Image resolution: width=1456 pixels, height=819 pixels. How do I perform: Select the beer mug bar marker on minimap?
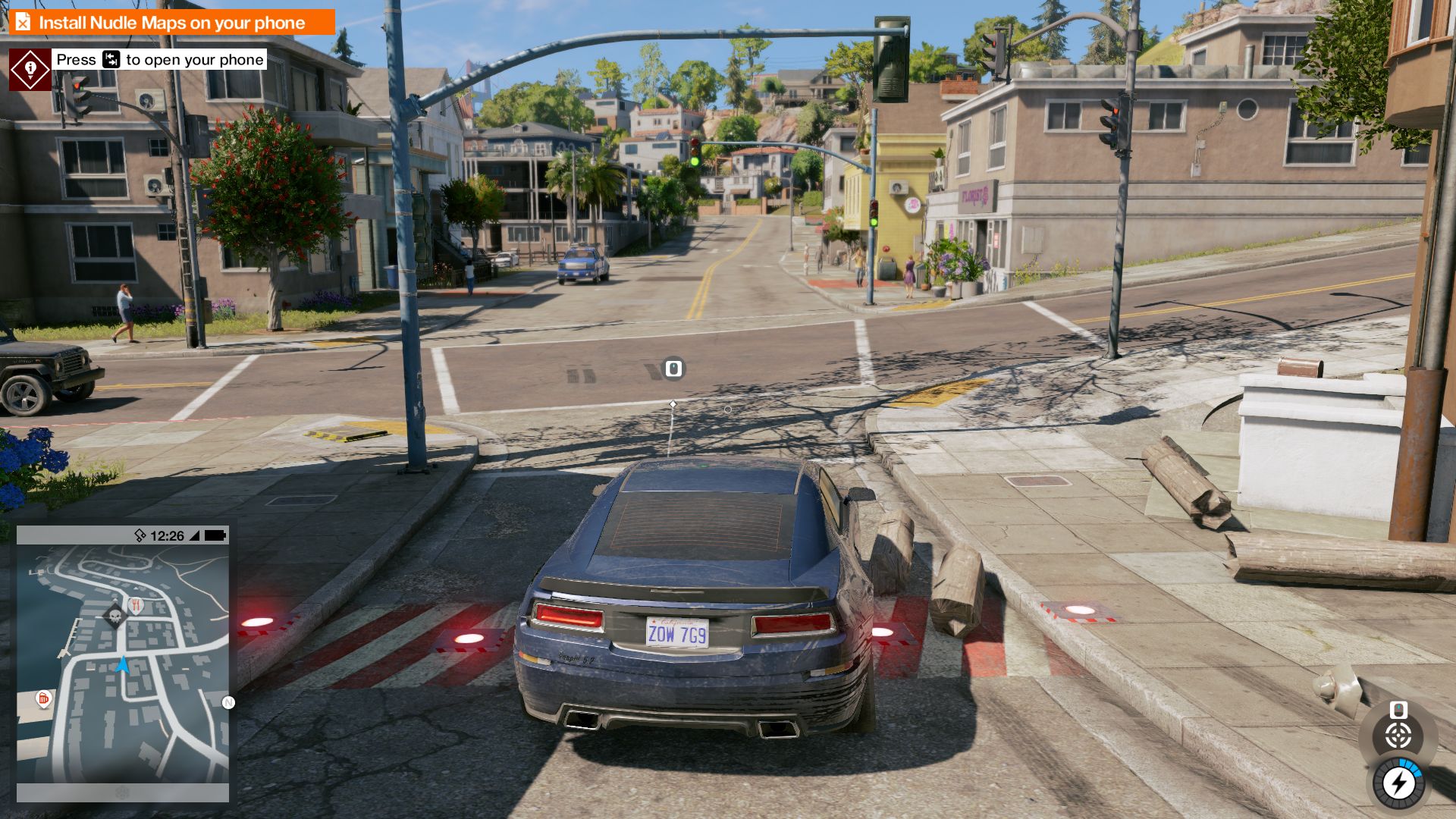tap(44, 698)
